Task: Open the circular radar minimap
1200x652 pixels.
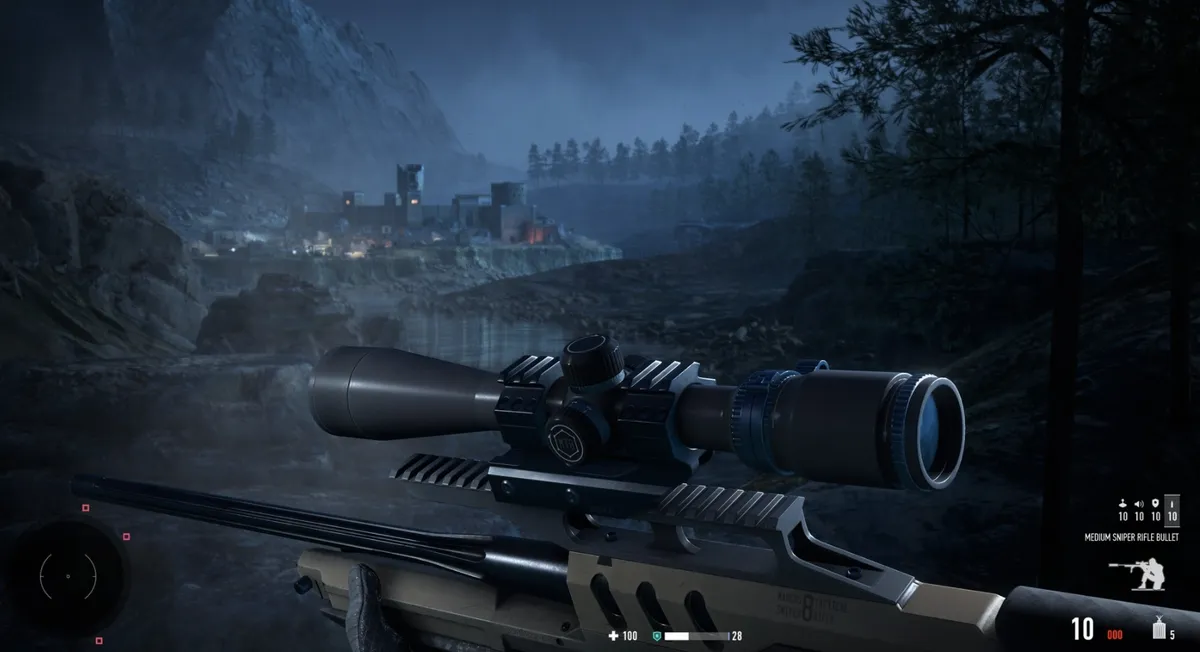Action: 68,577
